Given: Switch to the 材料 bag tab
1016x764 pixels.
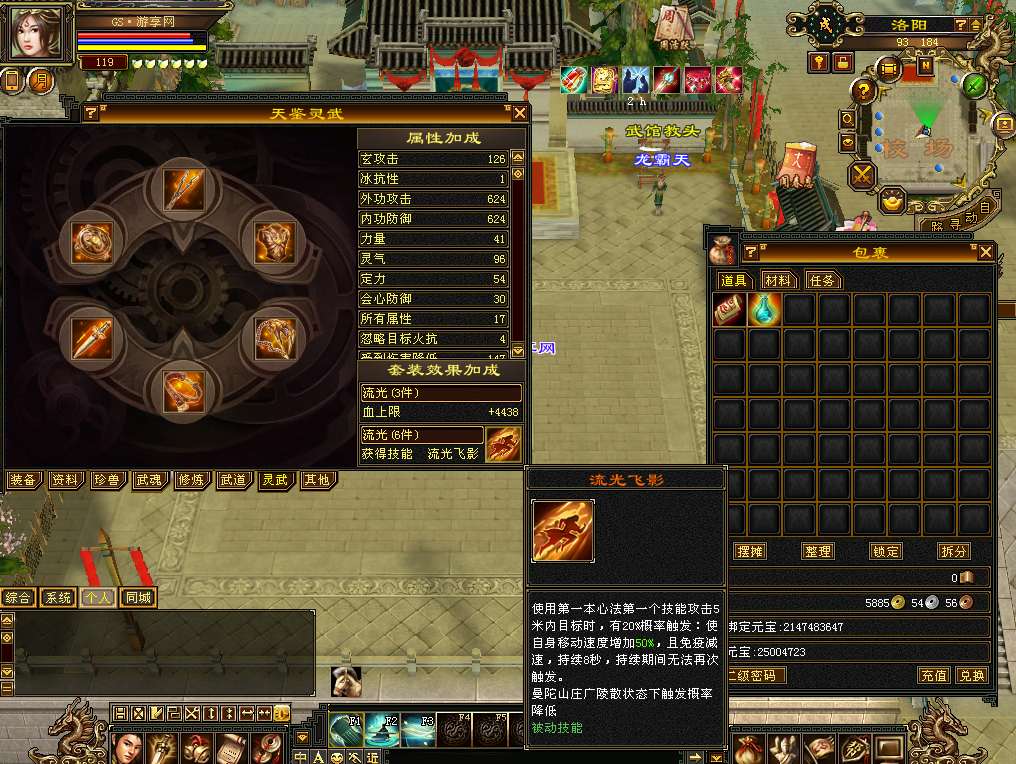Looking at the screenshot, I should [x=778, y=280].
